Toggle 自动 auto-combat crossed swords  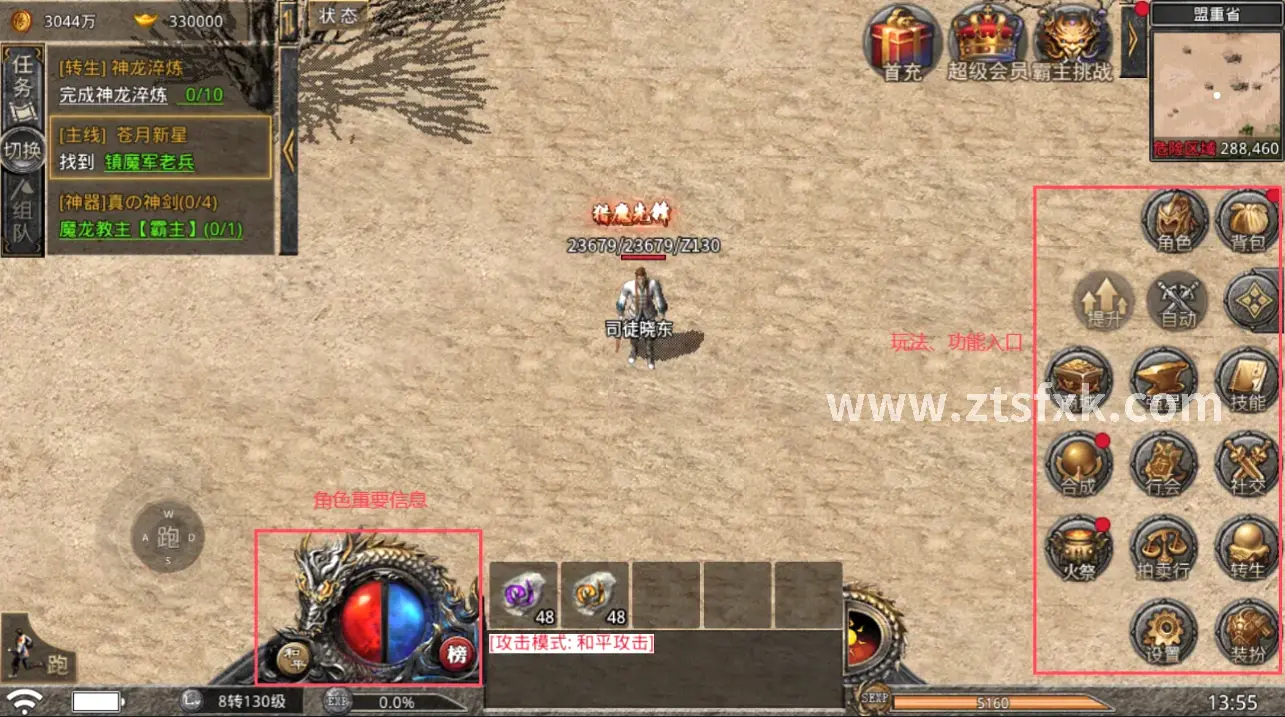tap(1177, 299)
